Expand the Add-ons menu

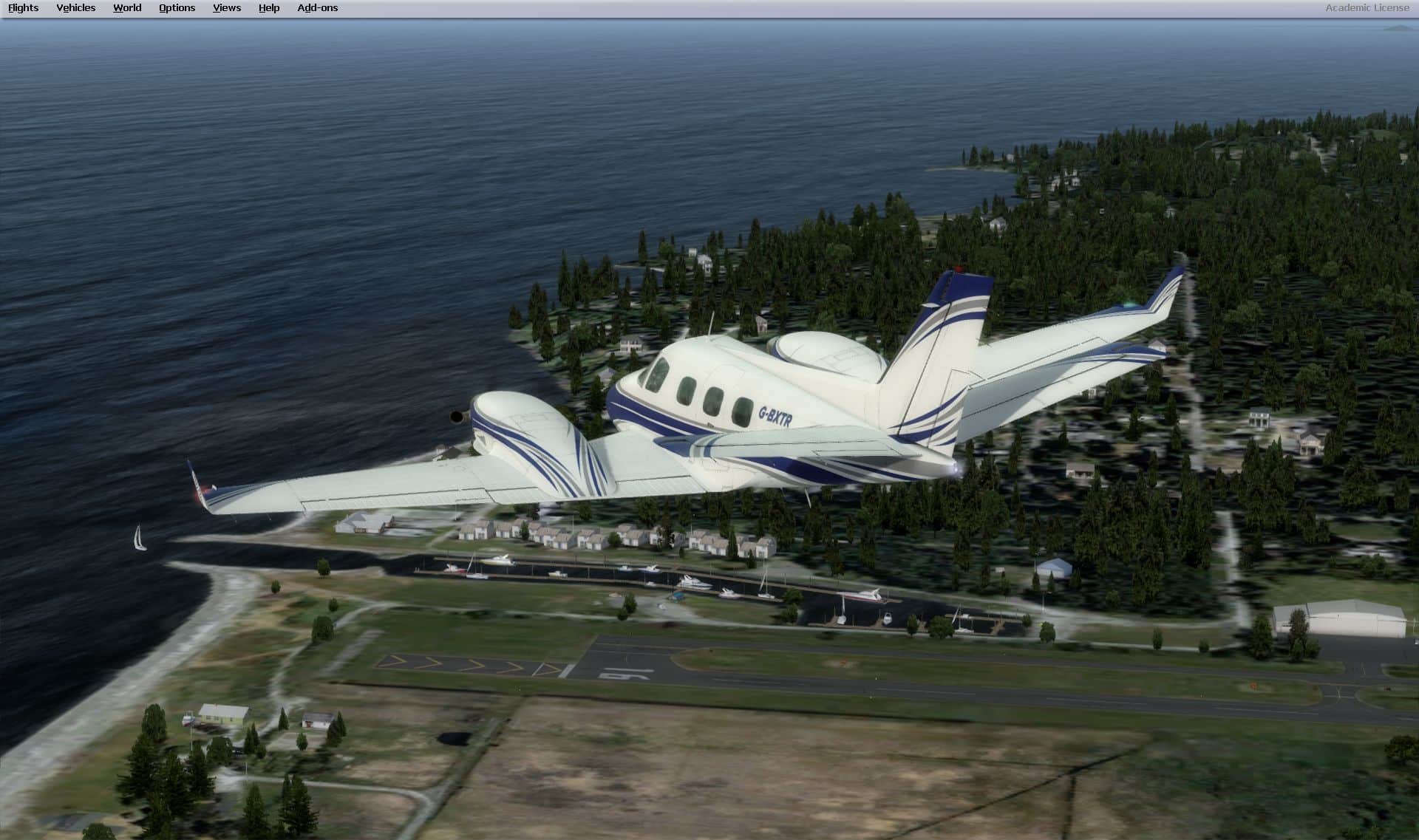click(318, 8)
